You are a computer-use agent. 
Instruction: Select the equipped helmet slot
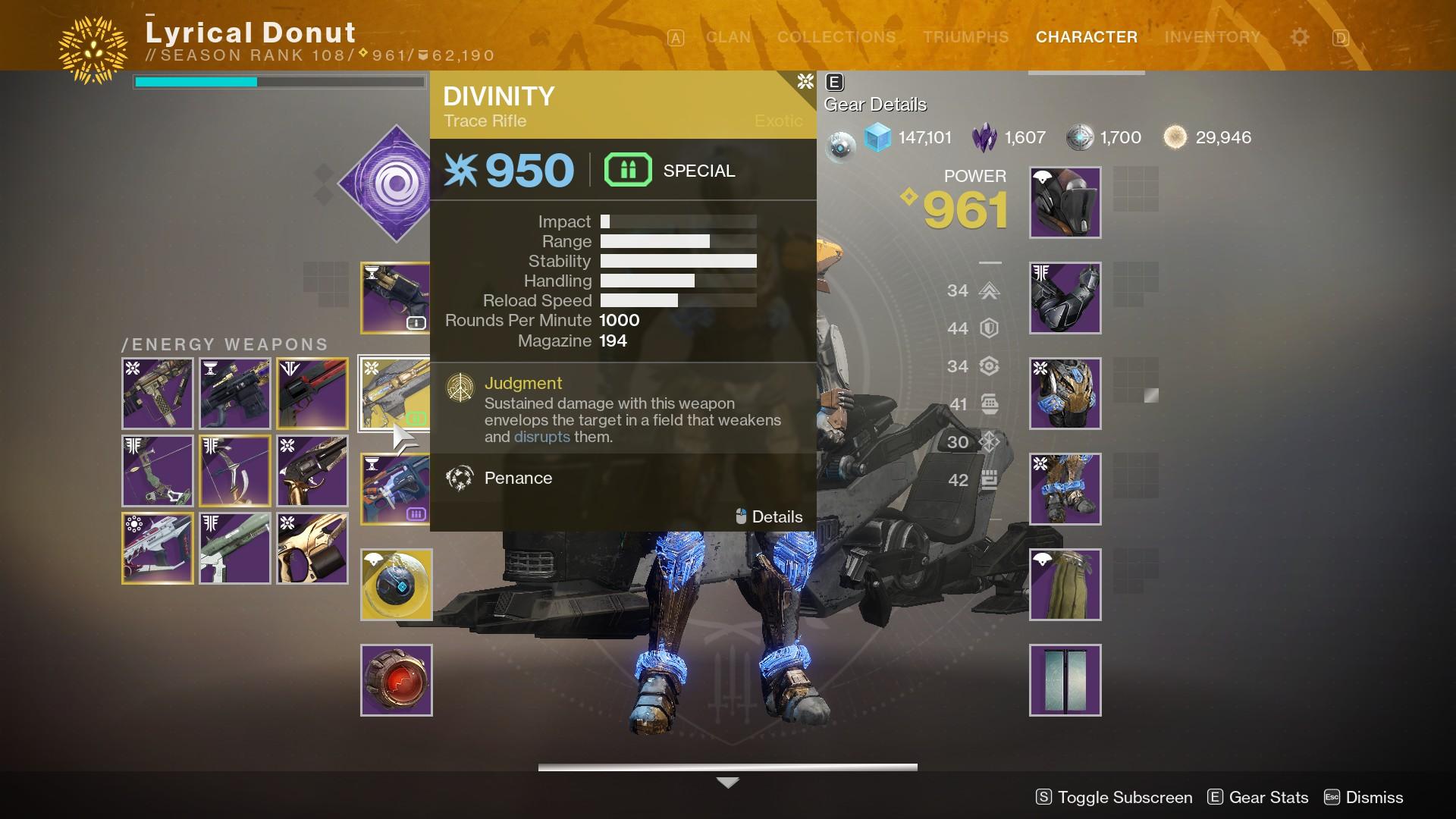point(1065,202)
